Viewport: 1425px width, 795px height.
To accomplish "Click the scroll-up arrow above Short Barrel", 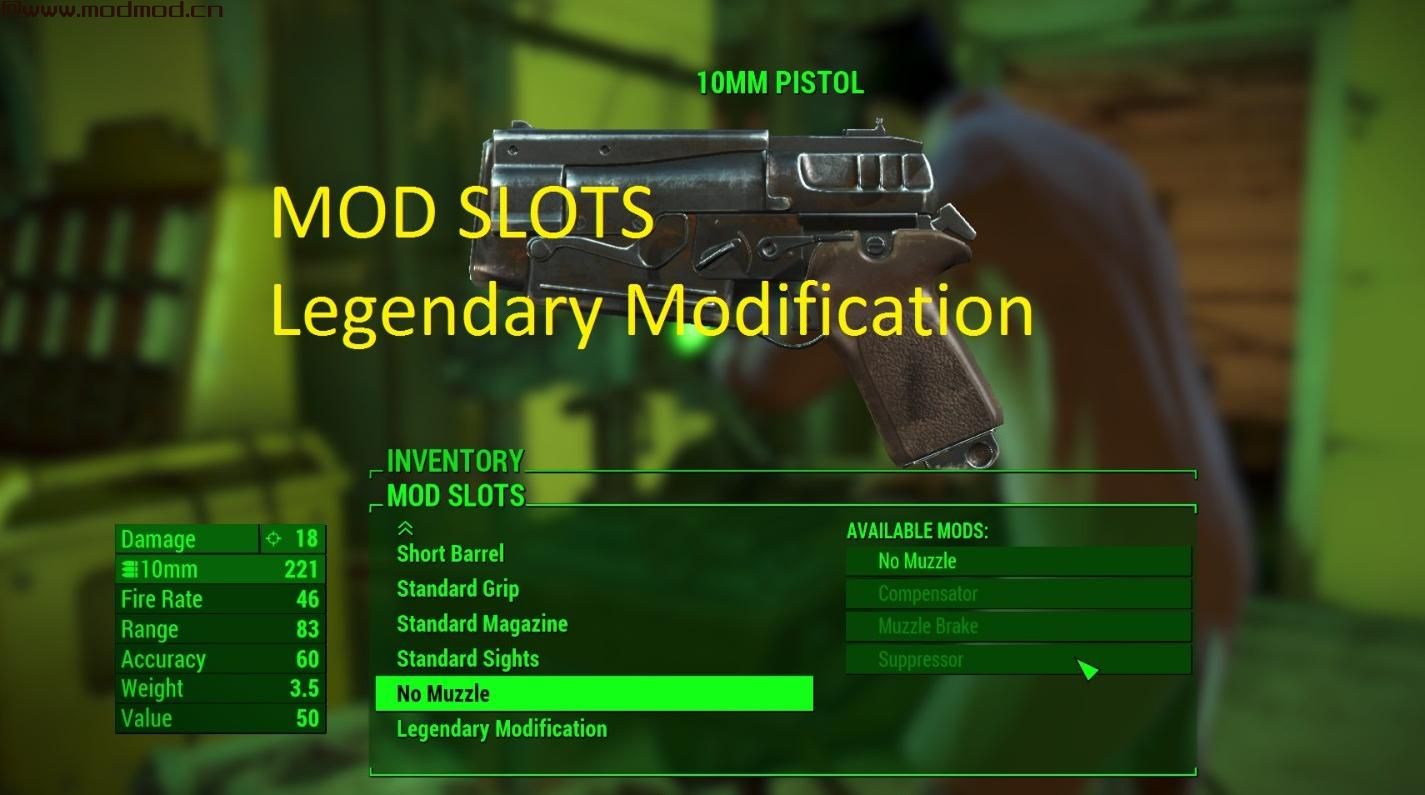I will [x=405, y=528].
